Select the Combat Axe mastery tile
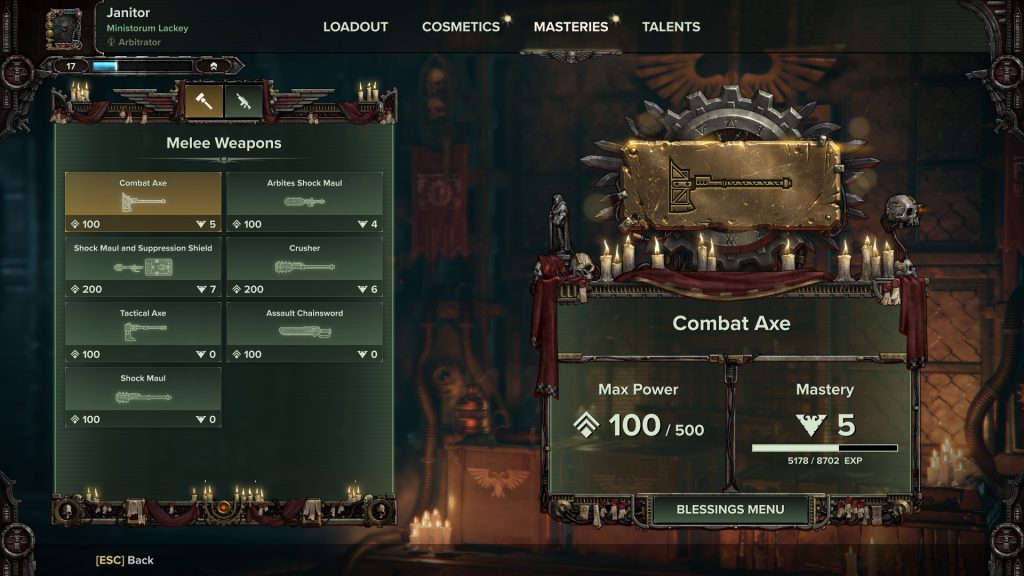 pyautogui.click(x=143, y=202)
